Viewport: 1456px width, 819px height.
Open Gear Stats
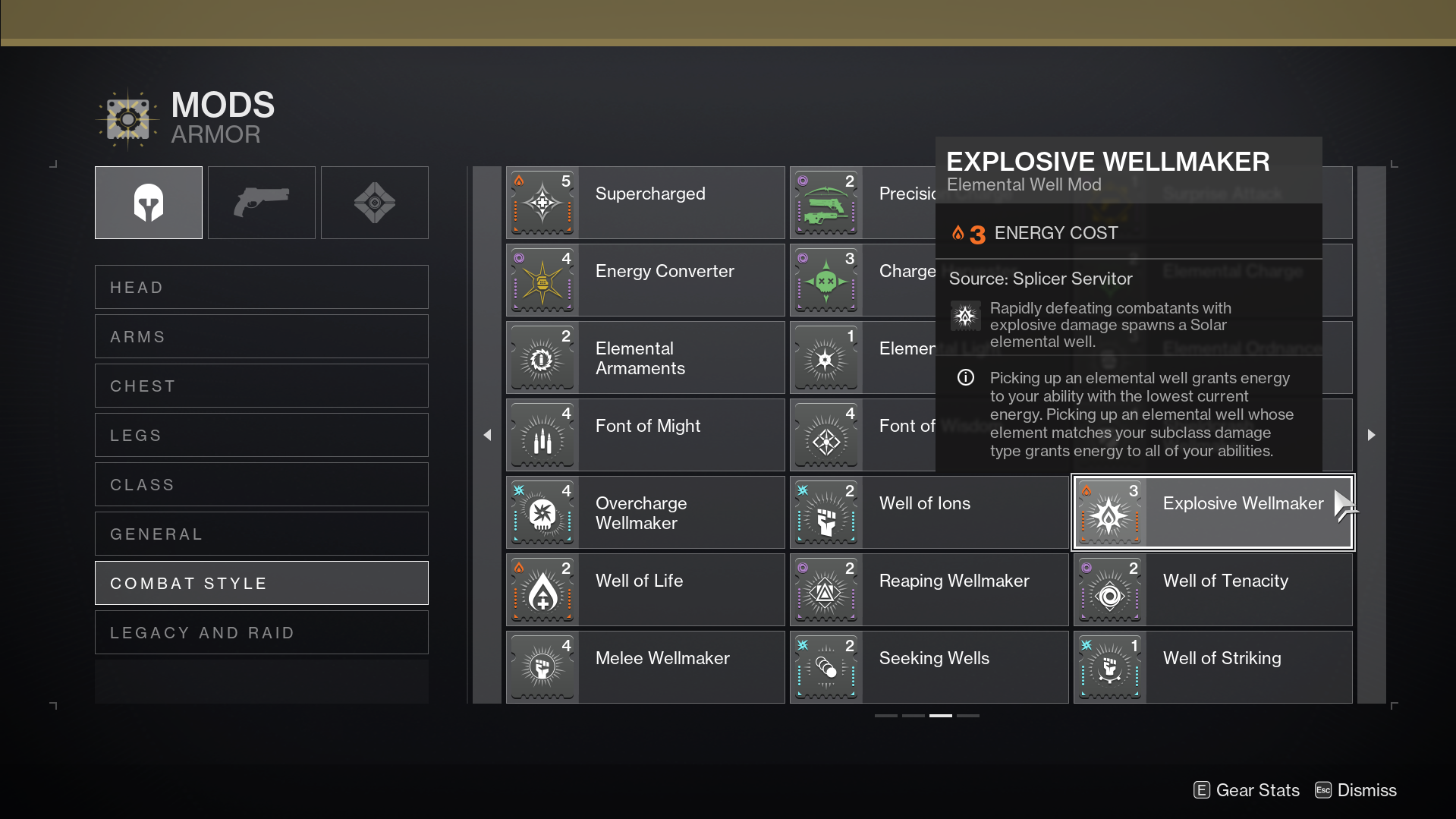click(x=1245, y=789)
